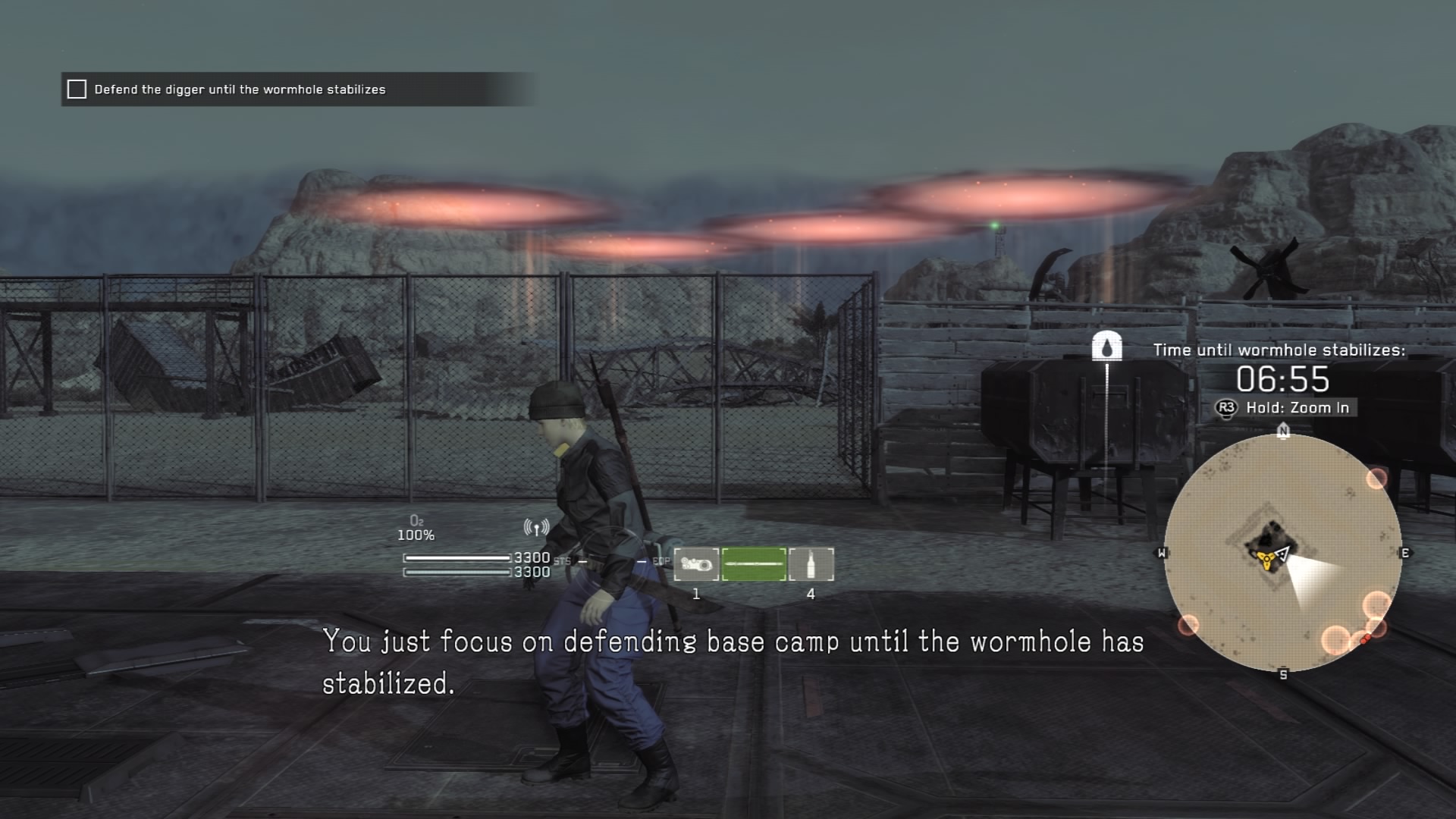Click the water drop waypoint marker
Viewport: 1456px width, 819px height.
[1106, 347]
